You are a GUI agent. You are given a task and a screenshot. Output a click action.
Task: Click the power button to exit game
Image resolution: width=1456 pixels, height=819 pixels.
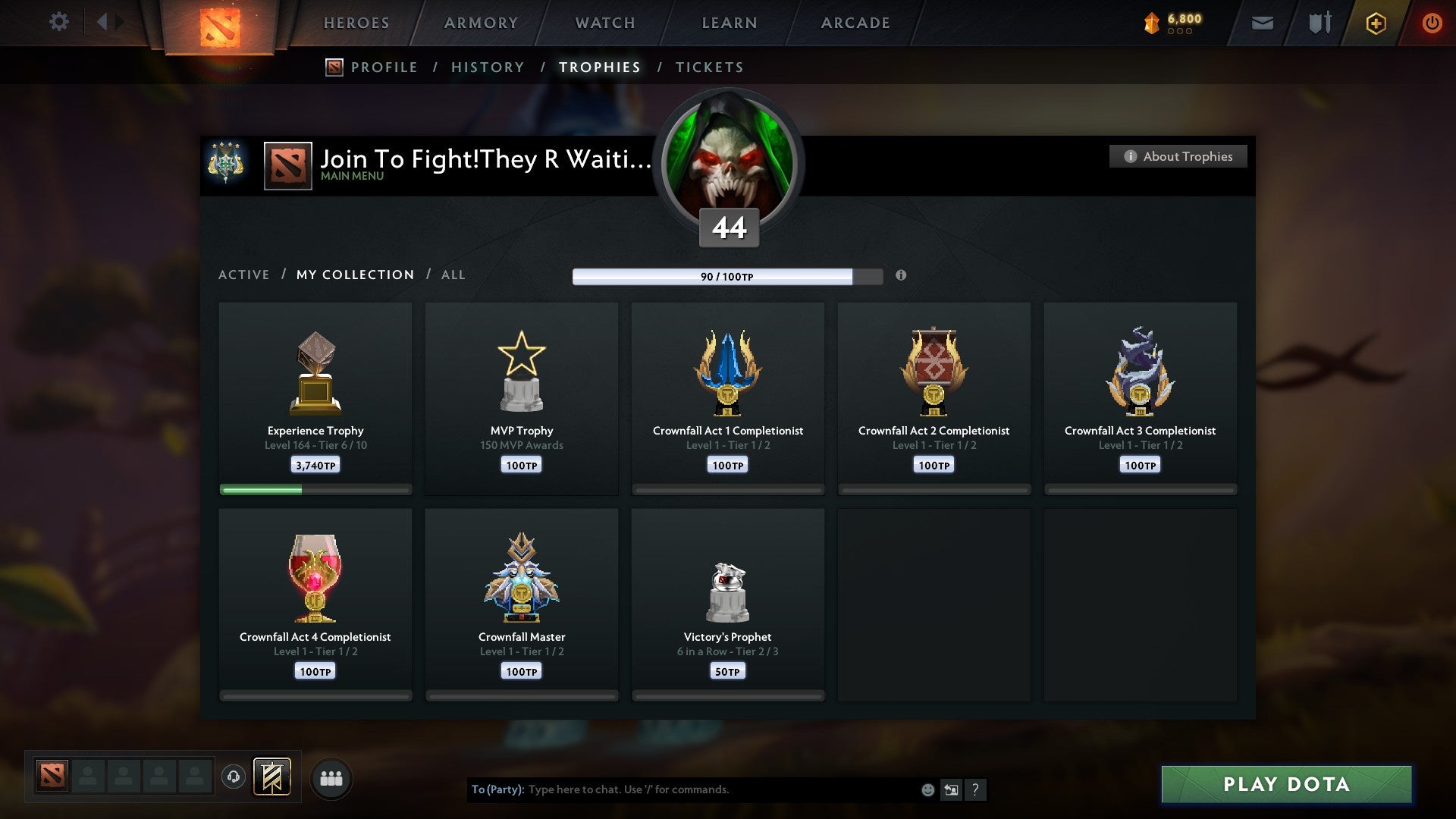(1432, 23)
